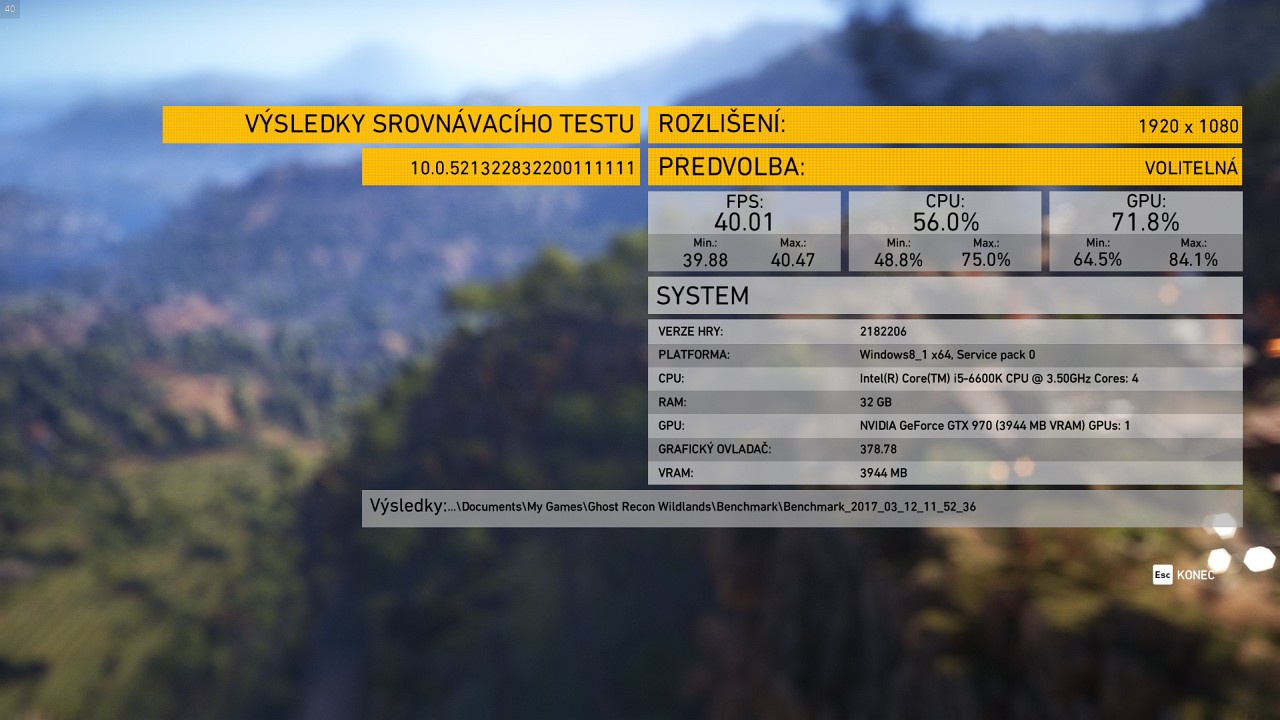Click the FPS statistics panel showing 40.01
1280x720 pixels.
point(744,230)
